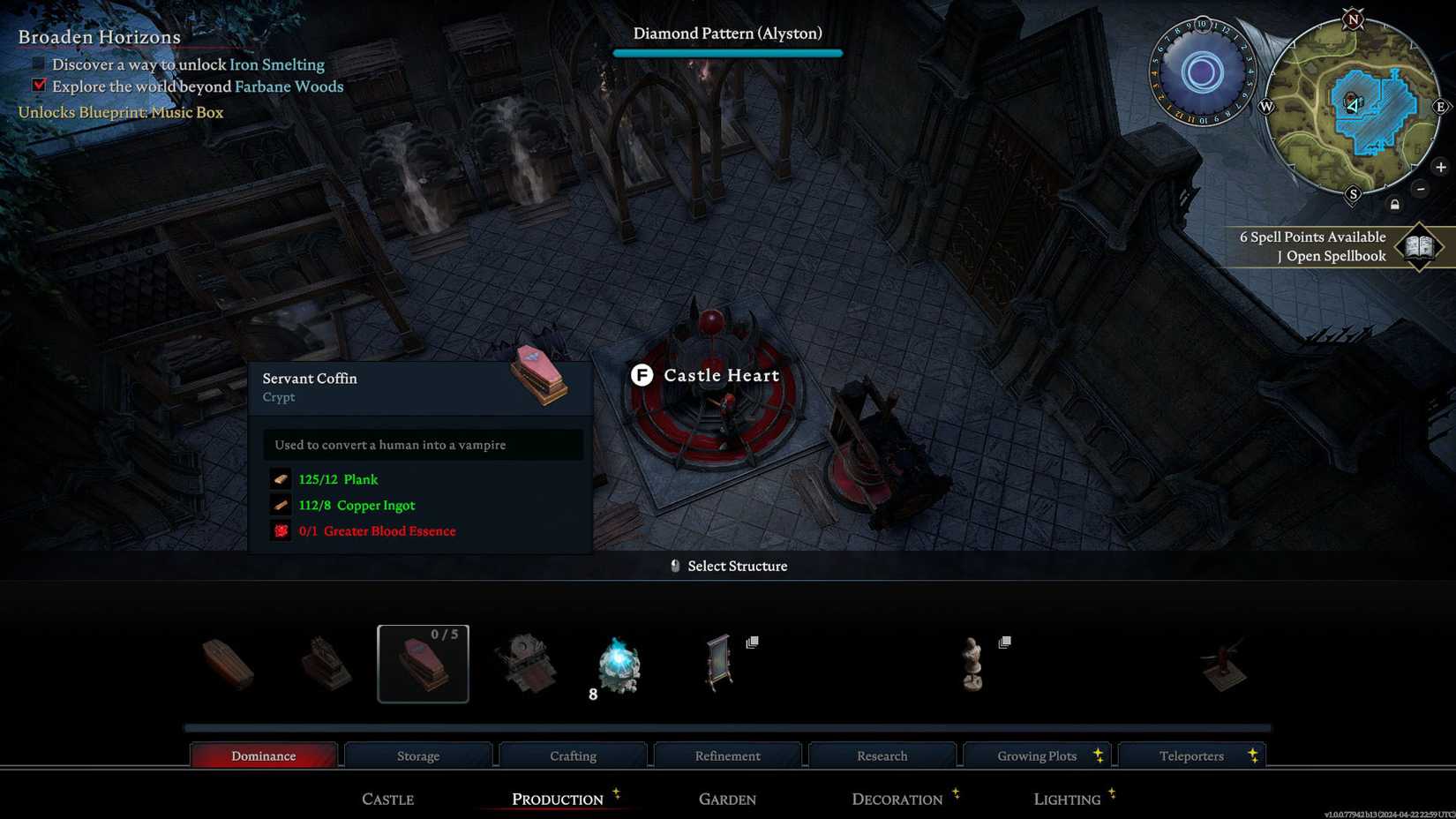Choose the glowing blue orb structure
Screen dimensions: 1456x819
(x=619, y=665)
